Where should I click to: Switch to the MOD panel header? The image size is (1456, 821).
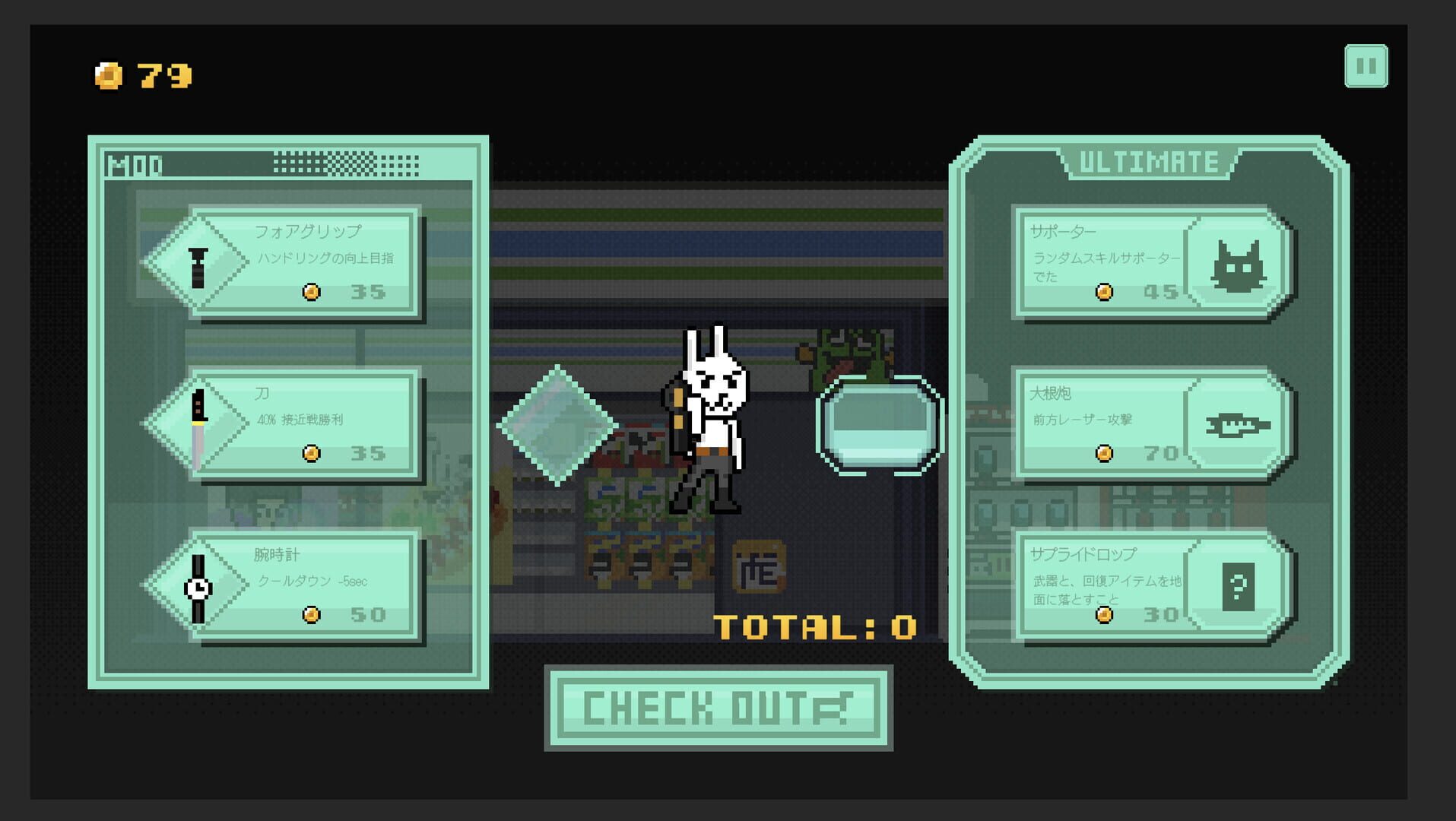tap(135, 162)
